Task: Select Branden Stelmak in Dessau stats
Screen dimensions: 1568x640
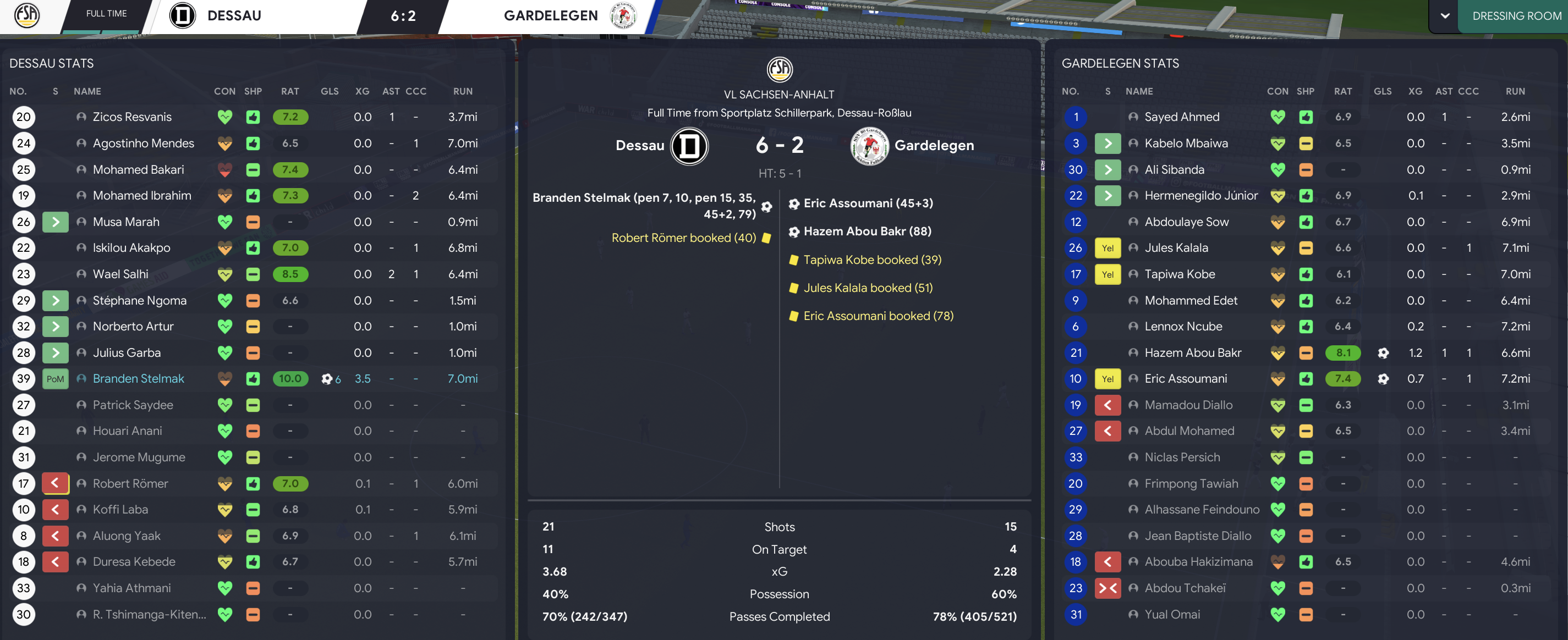Action: (138, 378)
